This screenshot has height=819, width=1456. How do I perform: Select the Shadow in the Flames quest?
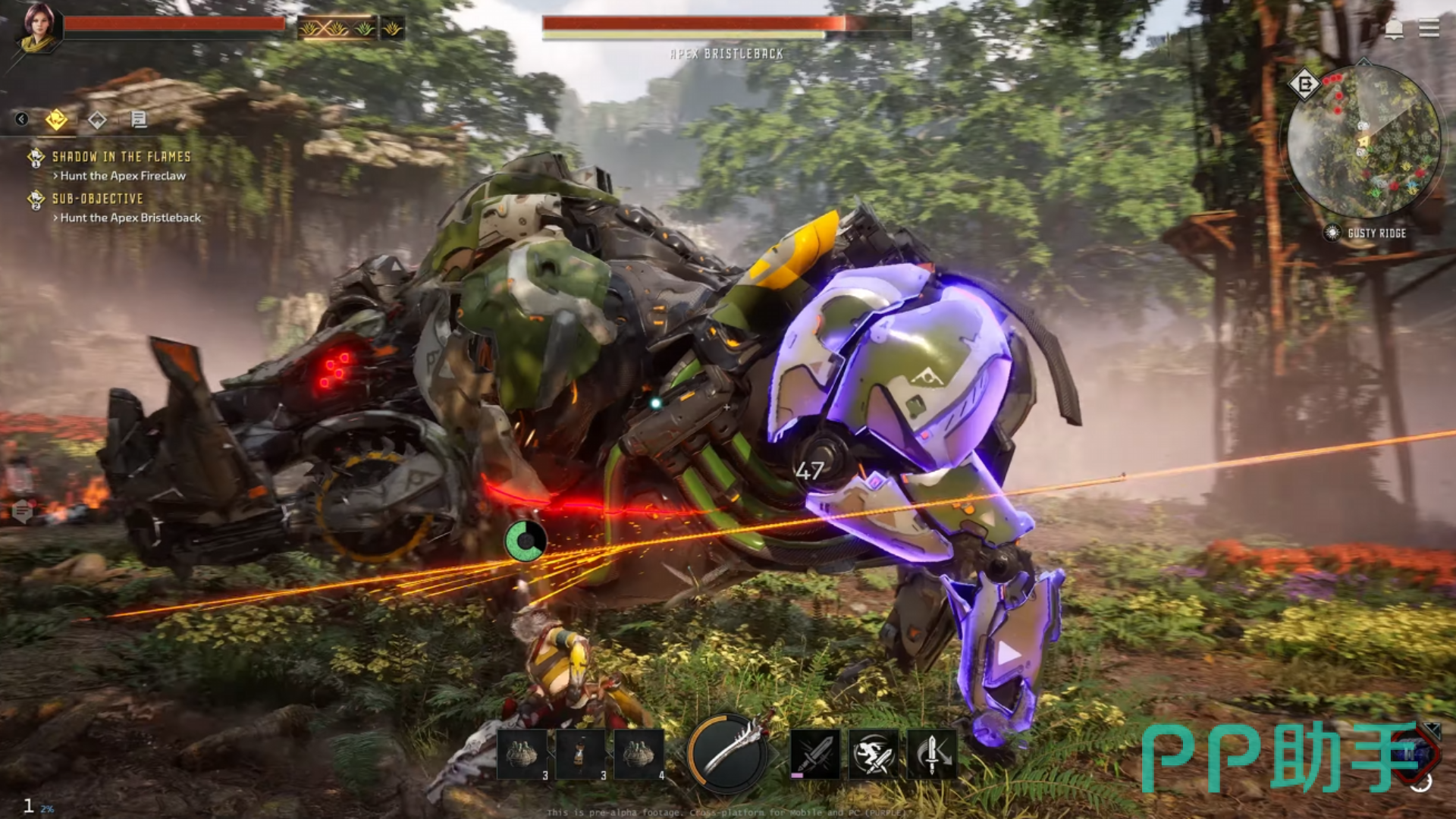(121, 157)
